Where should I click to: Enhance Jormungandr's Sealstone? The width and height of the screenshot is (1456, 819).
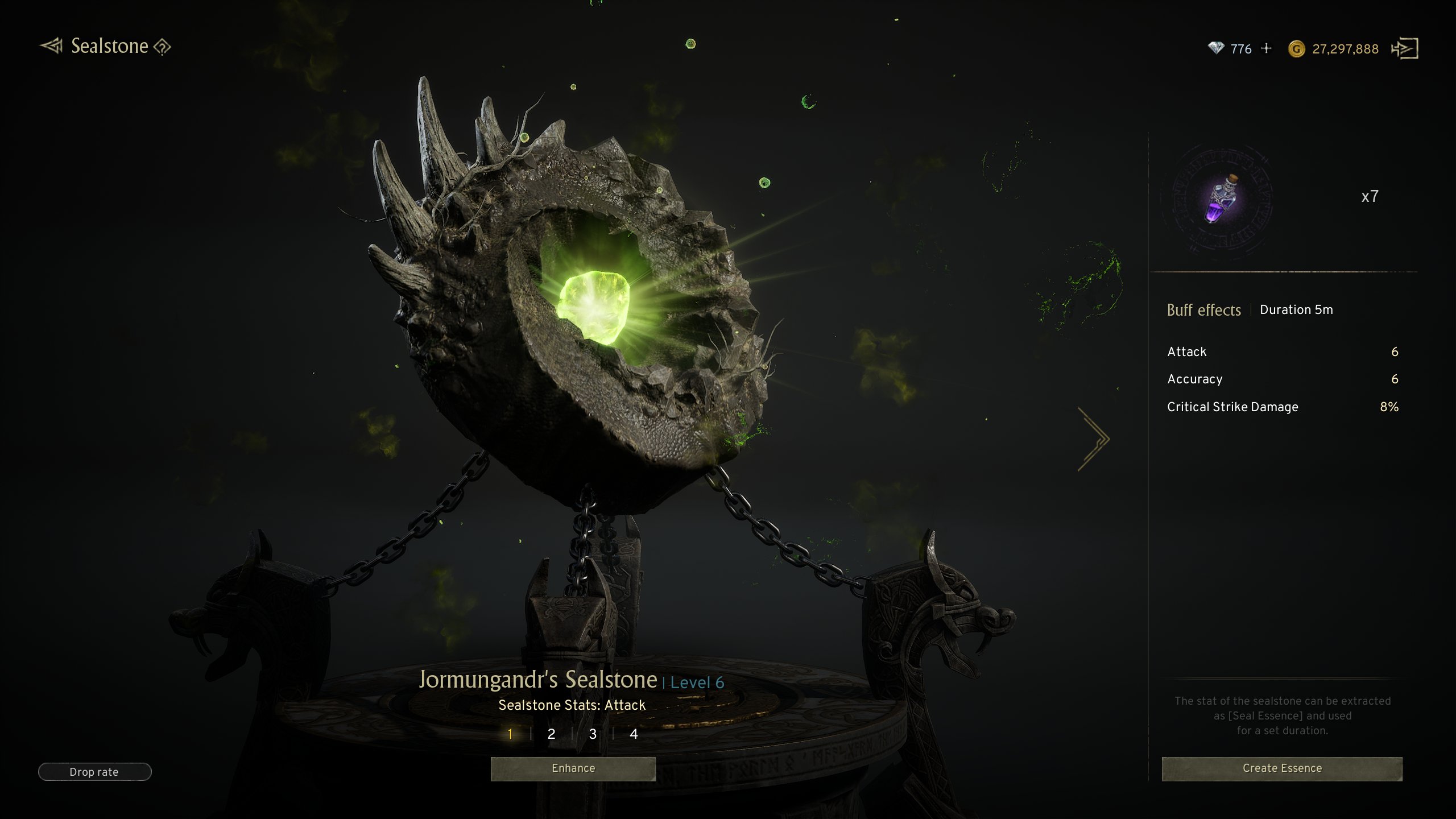tap(573, 768)
